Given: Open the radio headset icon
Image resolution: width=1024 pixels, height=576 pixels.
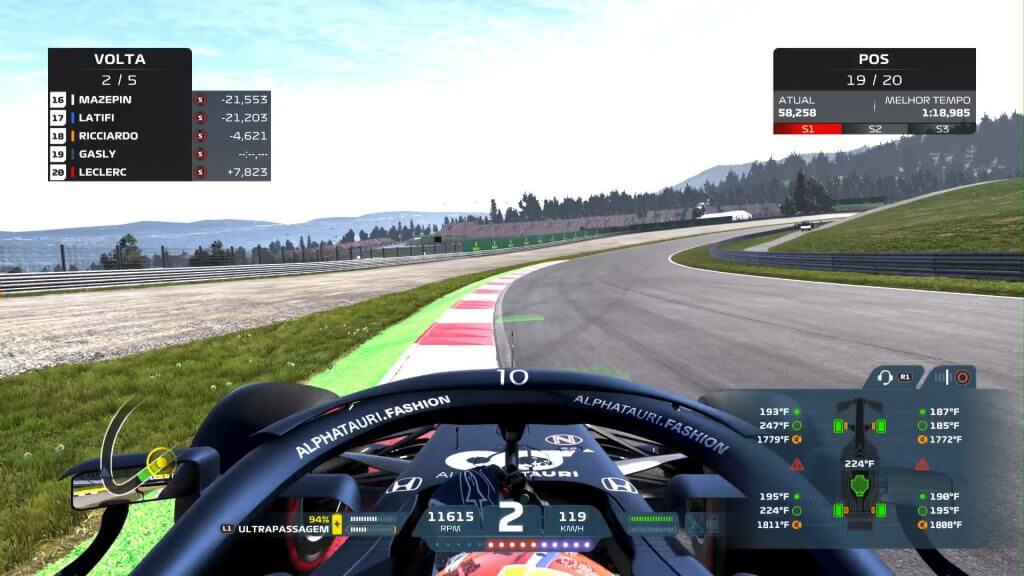Looking at the screenshot, I should [885, 377].
